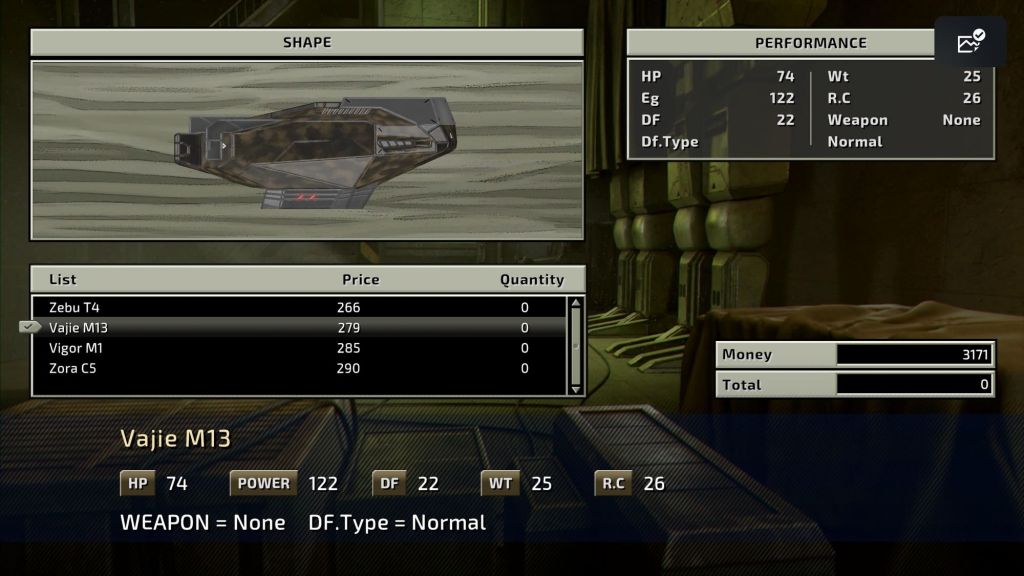Image resolution: width=1024 pixels, height=576 pixels.
Task: Click the list scrollbar's up arrow
Action: [x=575, y=304]
